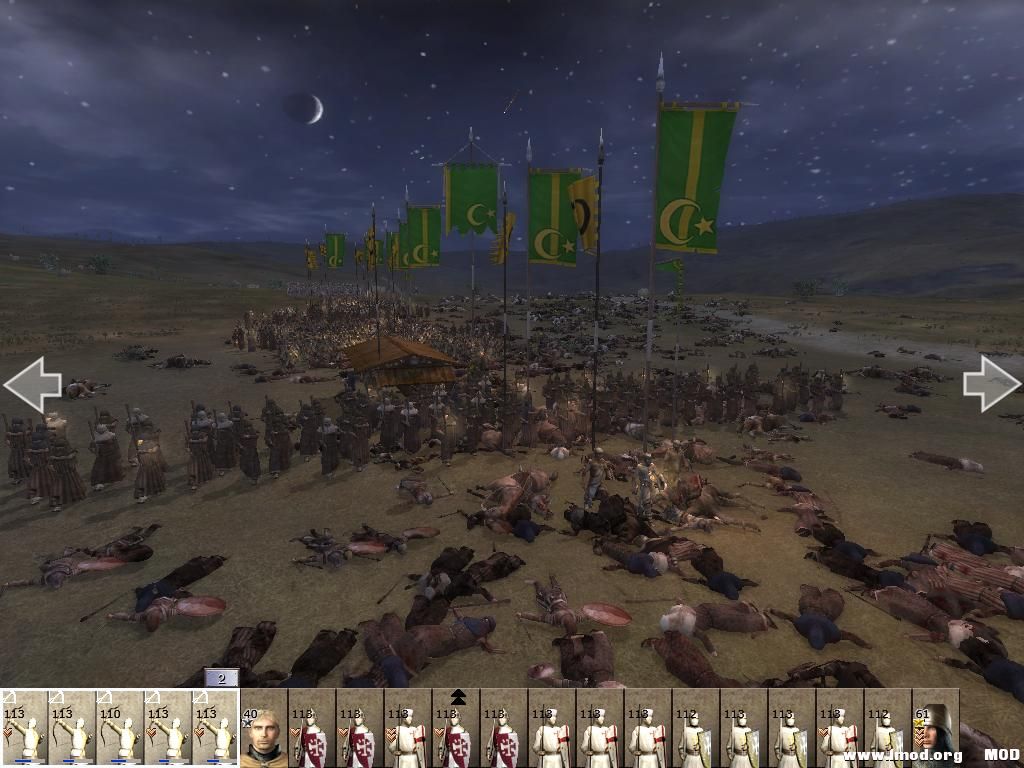The image size is (1024, 768).
Task: Click the left camera arrow
Action: click(32, 384)
